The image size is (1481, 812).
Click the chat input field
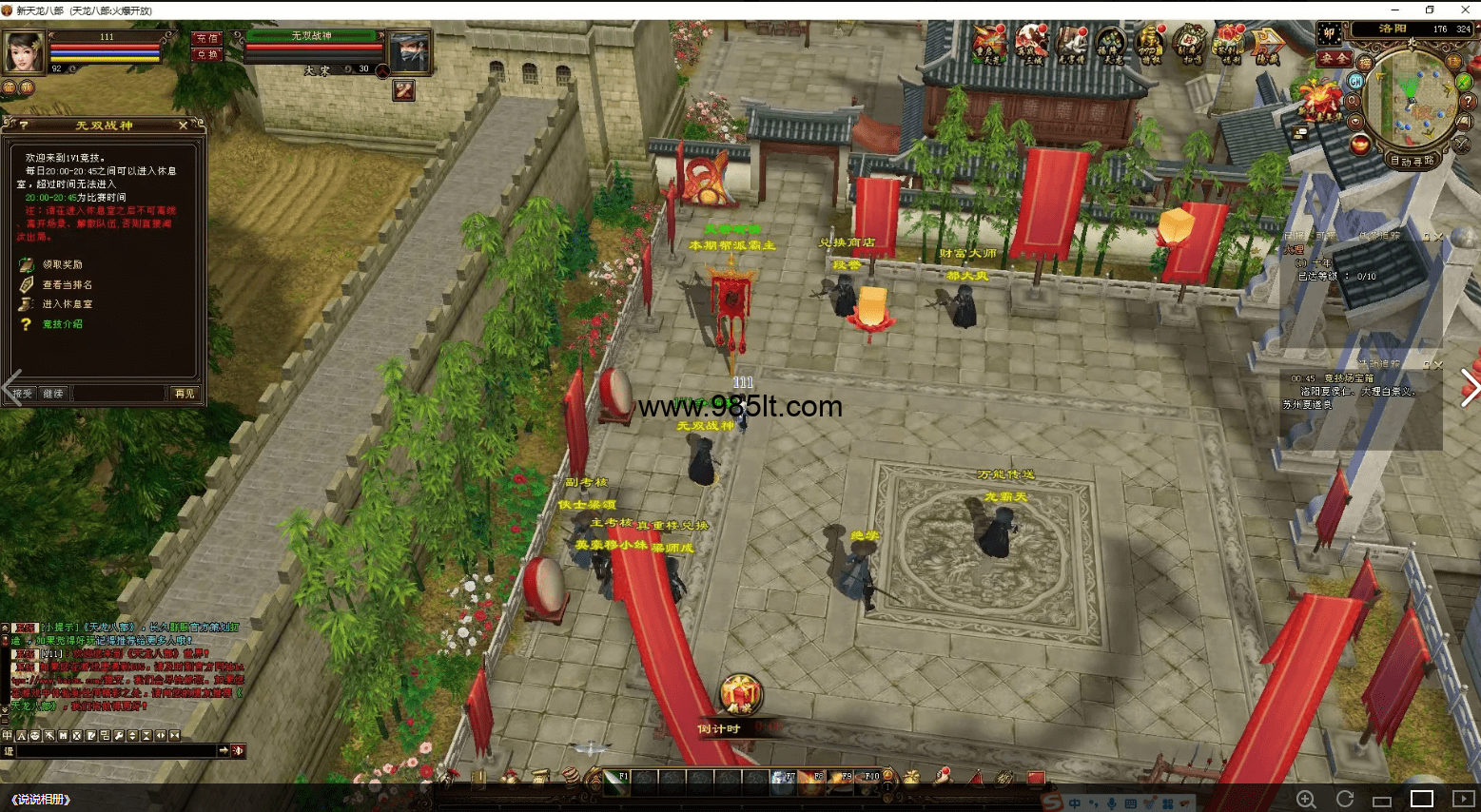[x=114, y=751]
